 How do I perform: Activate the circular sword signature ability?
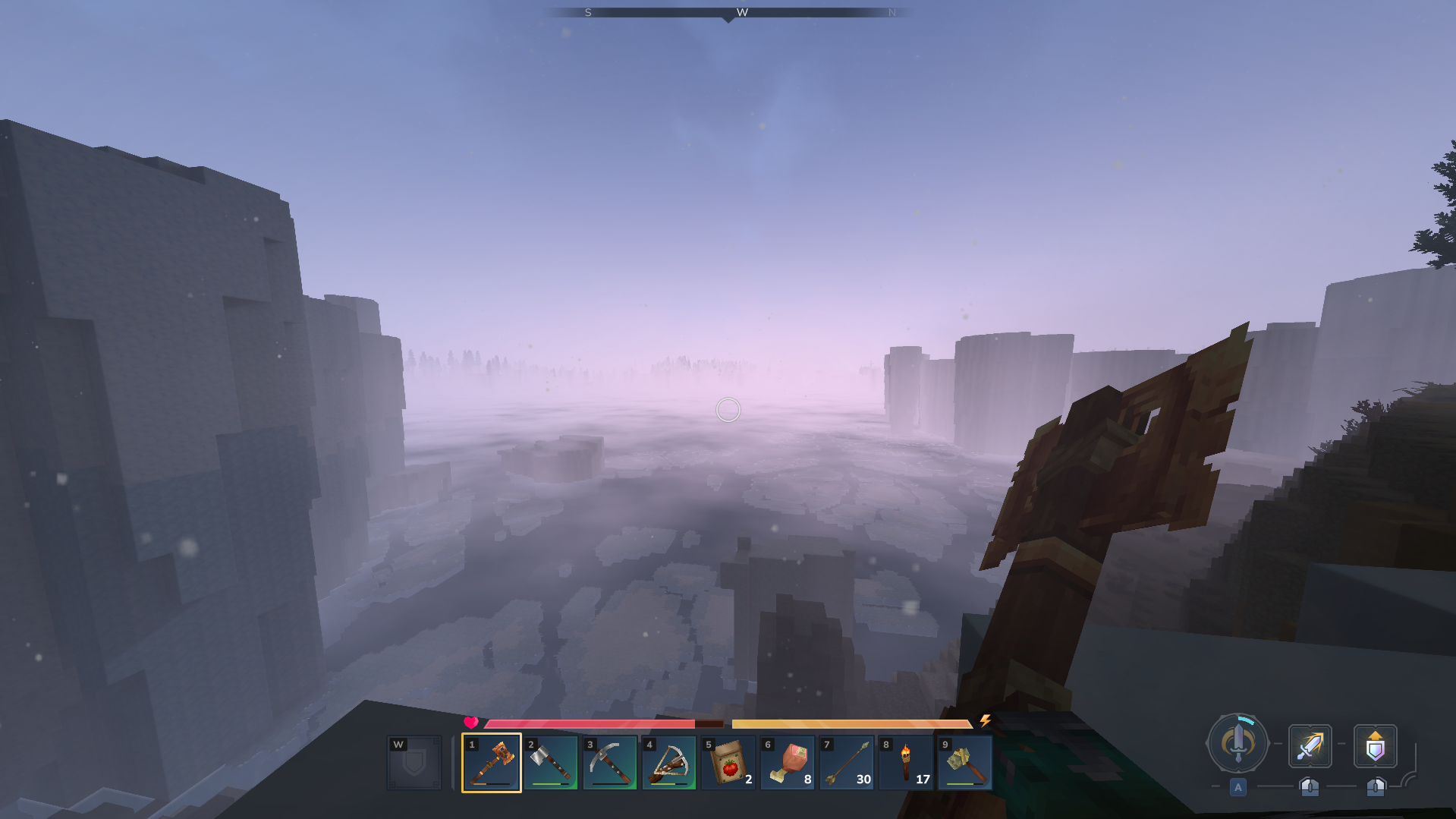coord(1237,743)
